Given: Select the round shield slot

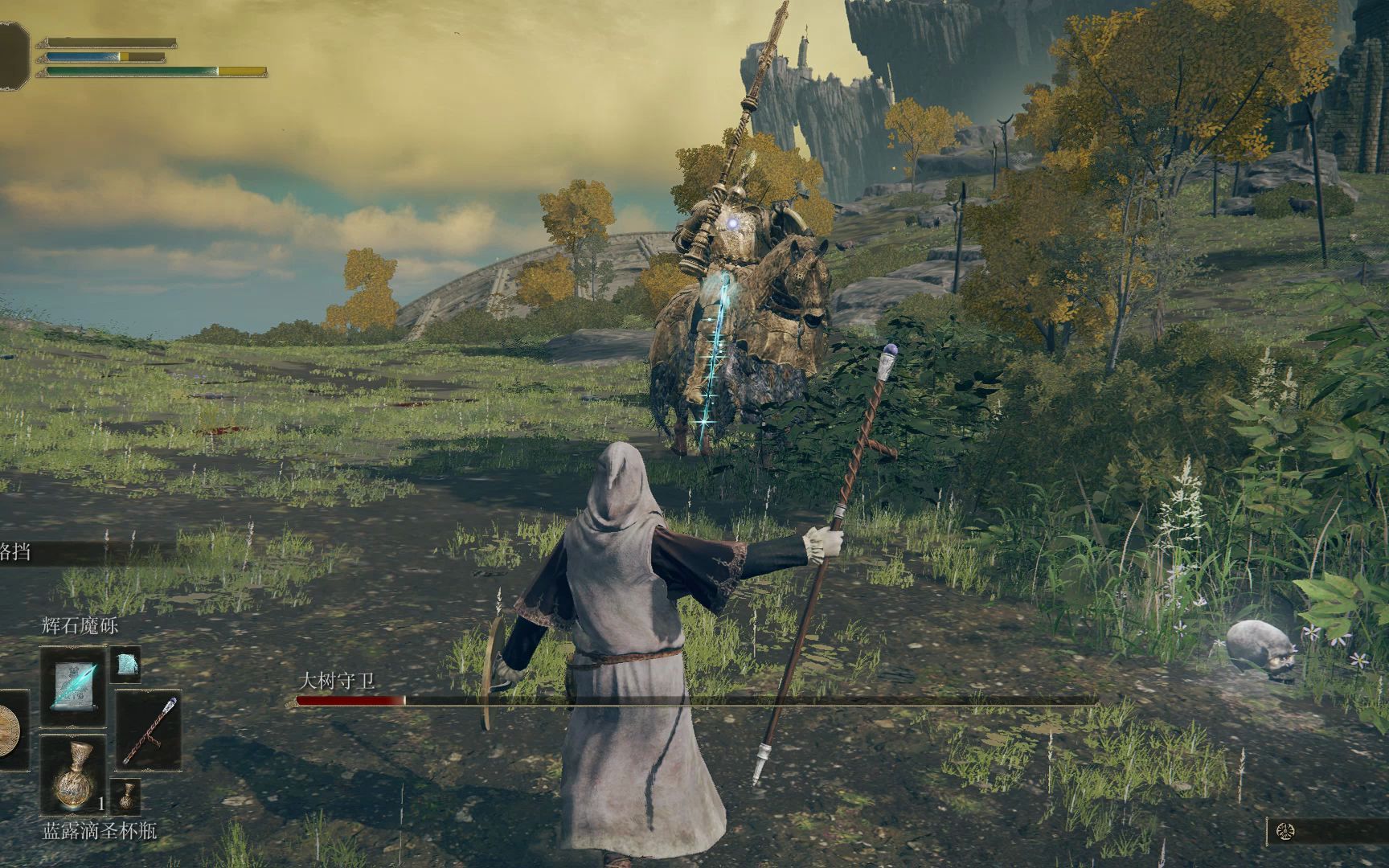Looking at the screenshot, I should (11, 730).
